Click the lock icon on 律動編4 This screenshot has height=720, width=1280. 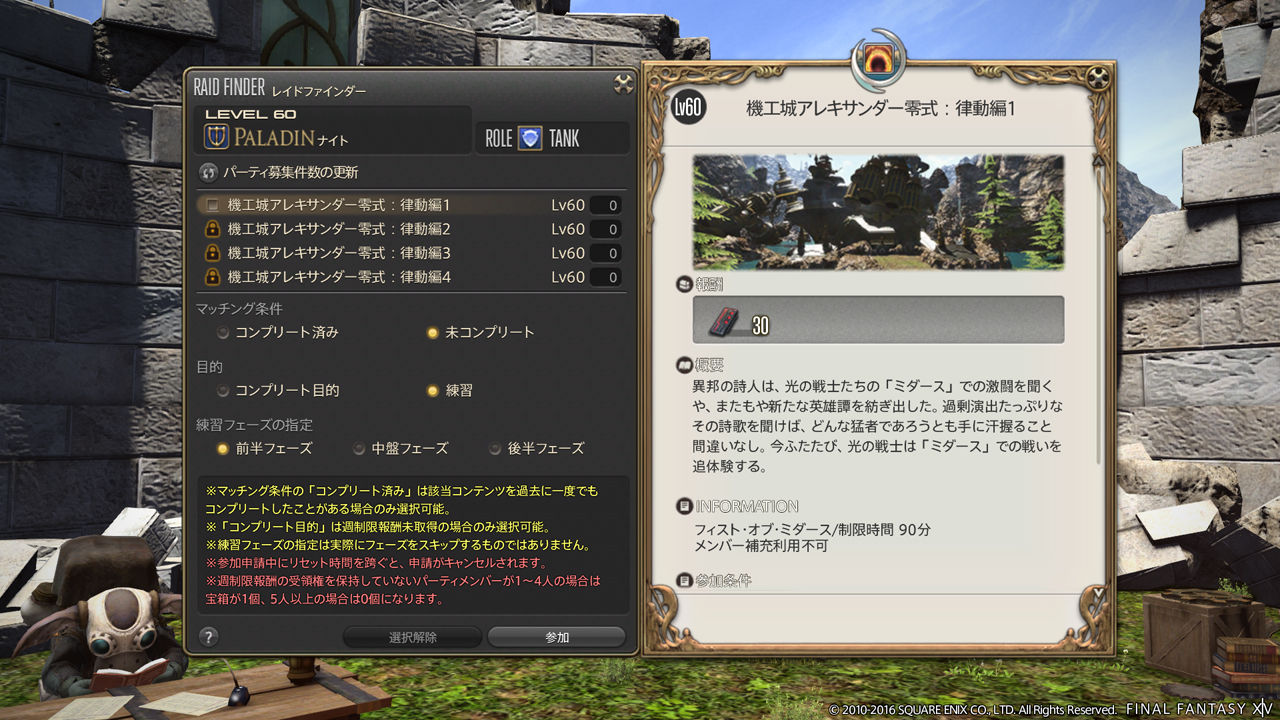pyautogui.click(x=211, y=277)
